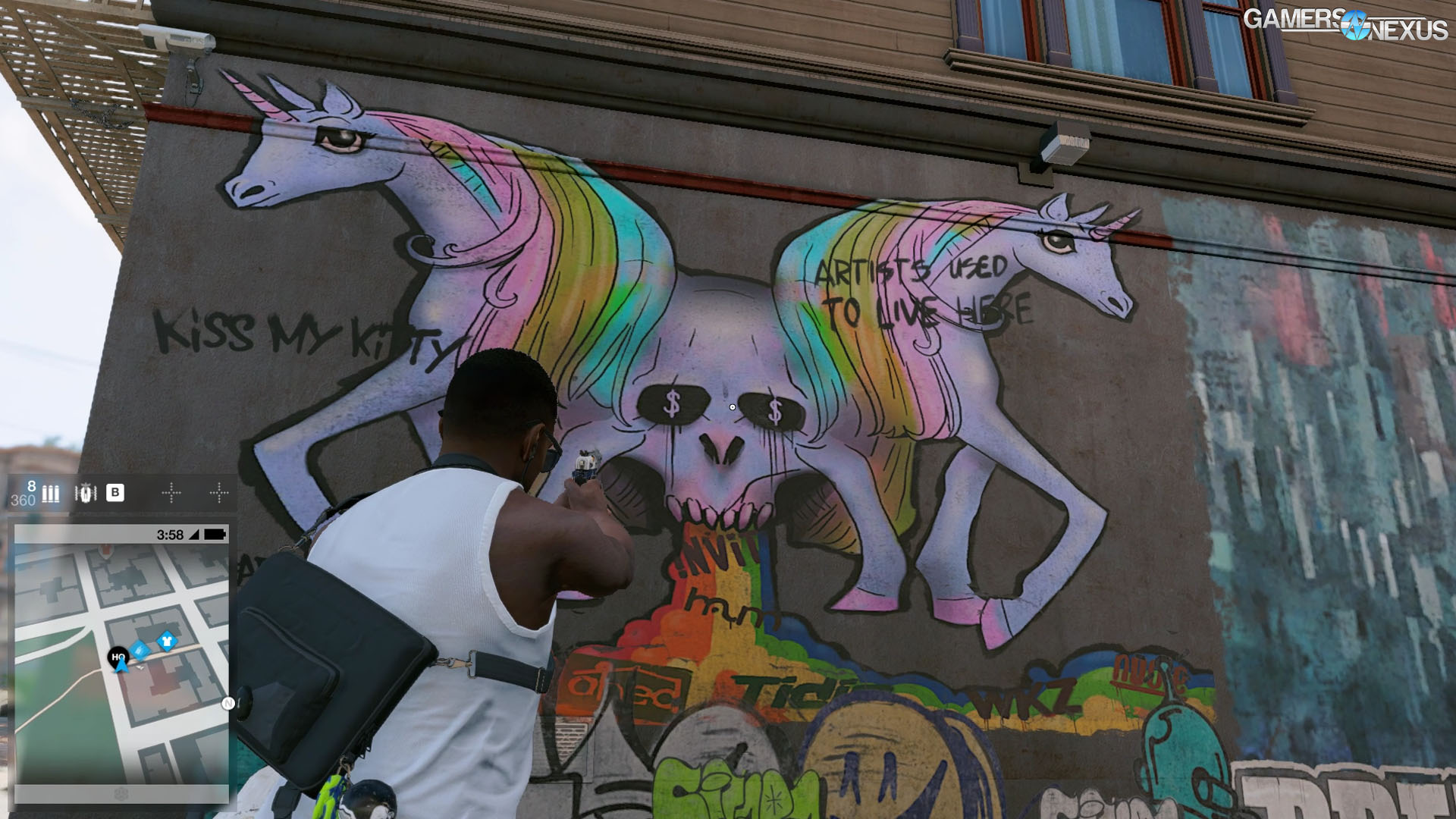The image size is (1456, 819).
Task: Open the compass N indicator on the minimap
Action: [x=228, y=703]
